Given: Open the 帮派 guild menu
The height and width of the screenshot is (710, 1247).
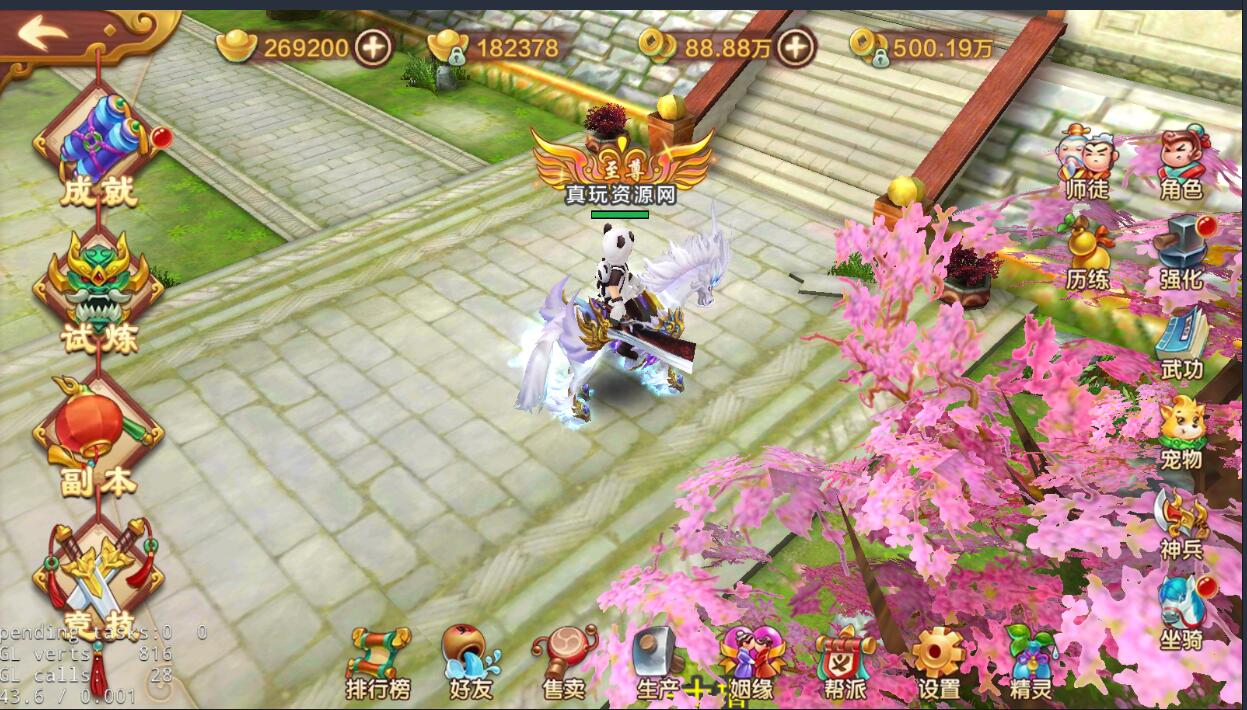Looking at the screenshot, I should click(x=845, y=663).
